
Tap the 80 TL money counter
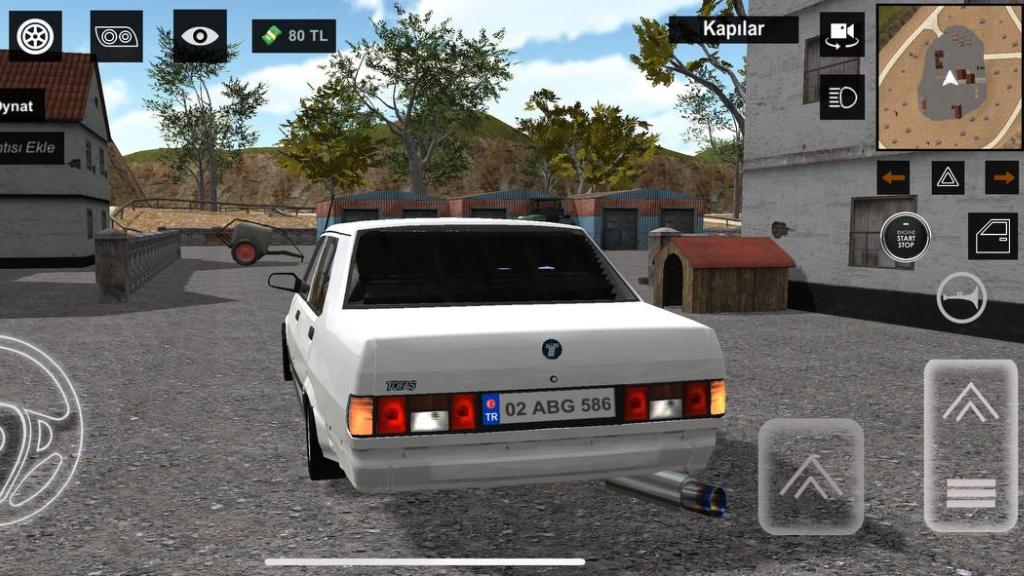(x=294, y=36)
